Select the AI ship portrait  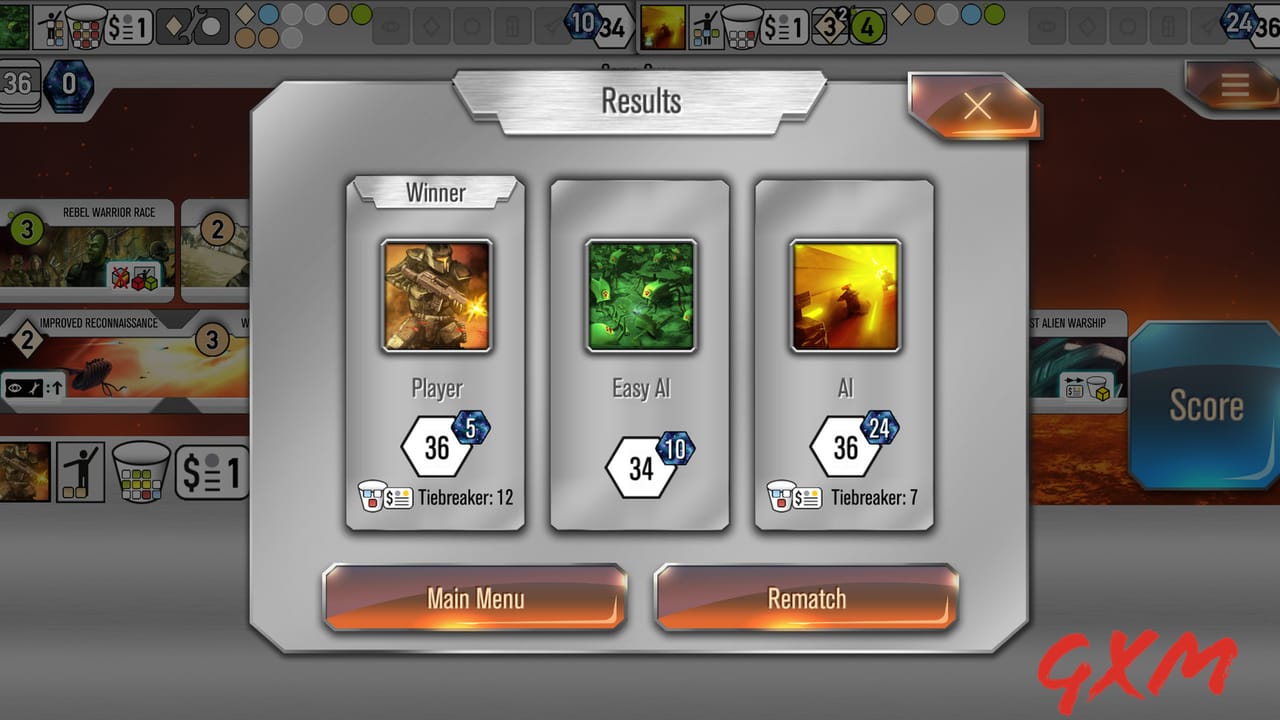click(845, 295)
